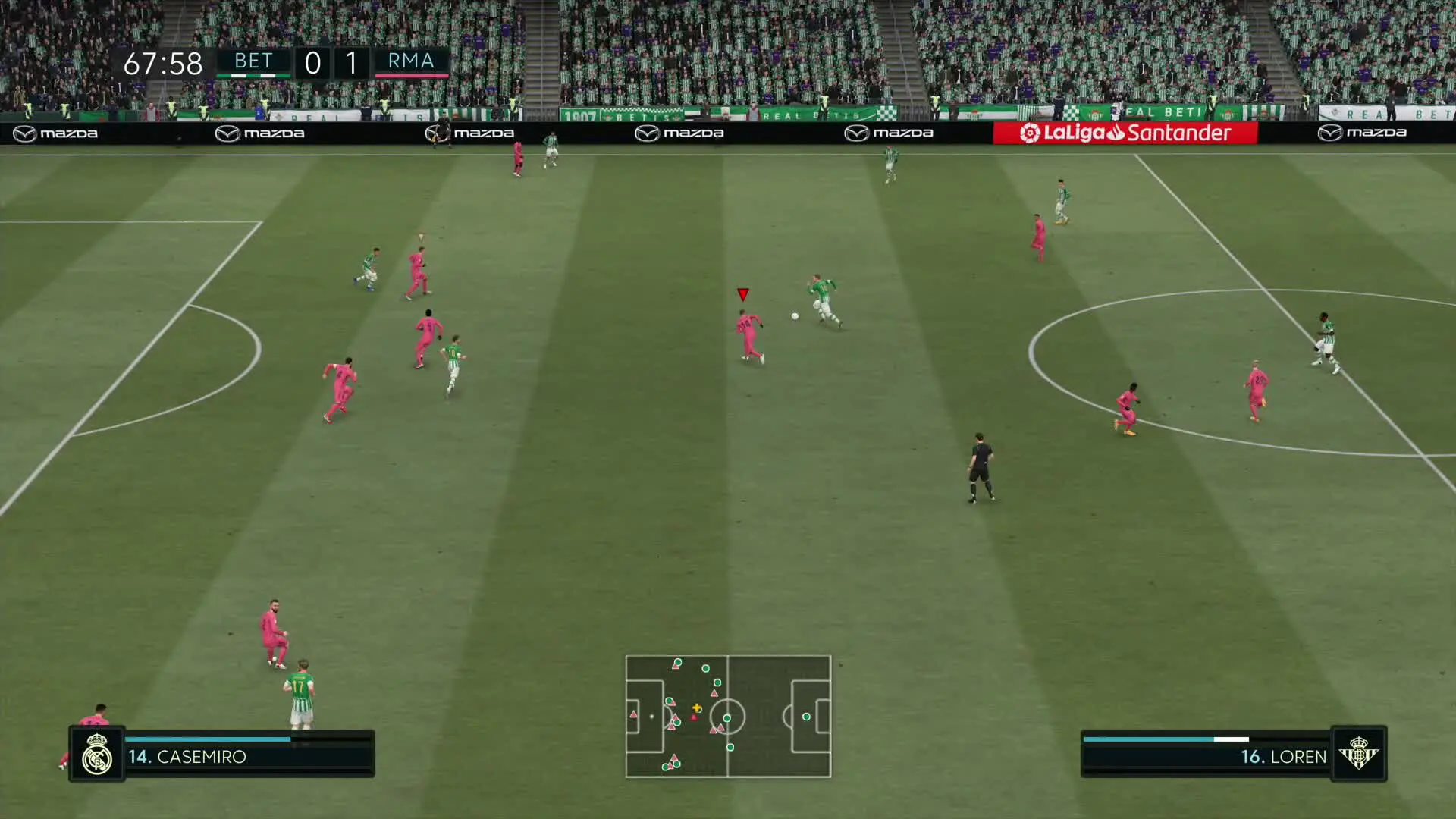Click the Real Betis crest icon
1456x819 pixels.
(x=1358, y=754)
